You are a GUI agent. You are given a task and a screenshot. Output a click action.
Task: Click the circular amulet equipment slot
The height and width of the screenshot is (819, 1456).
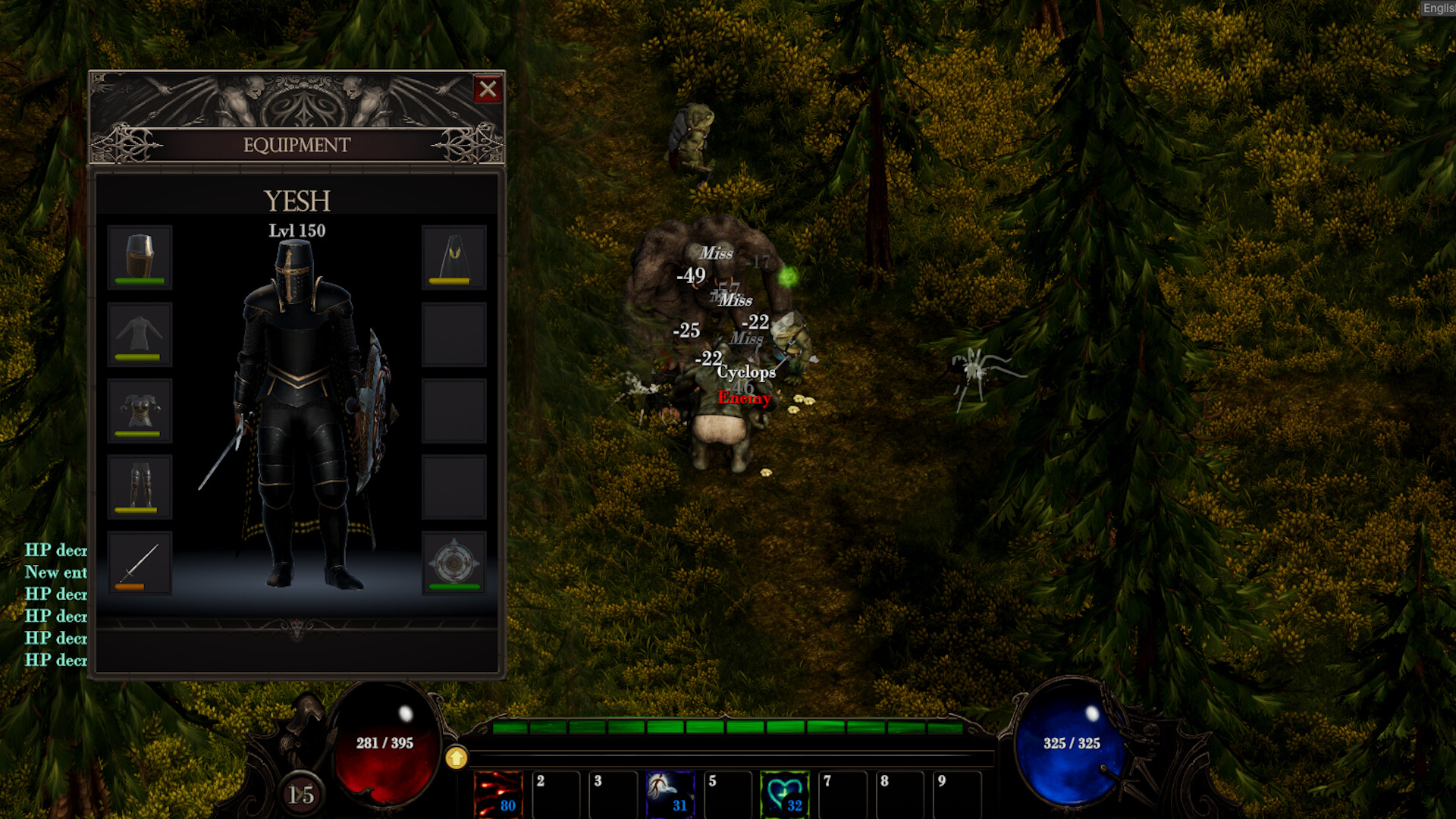(x=455, y=563)
